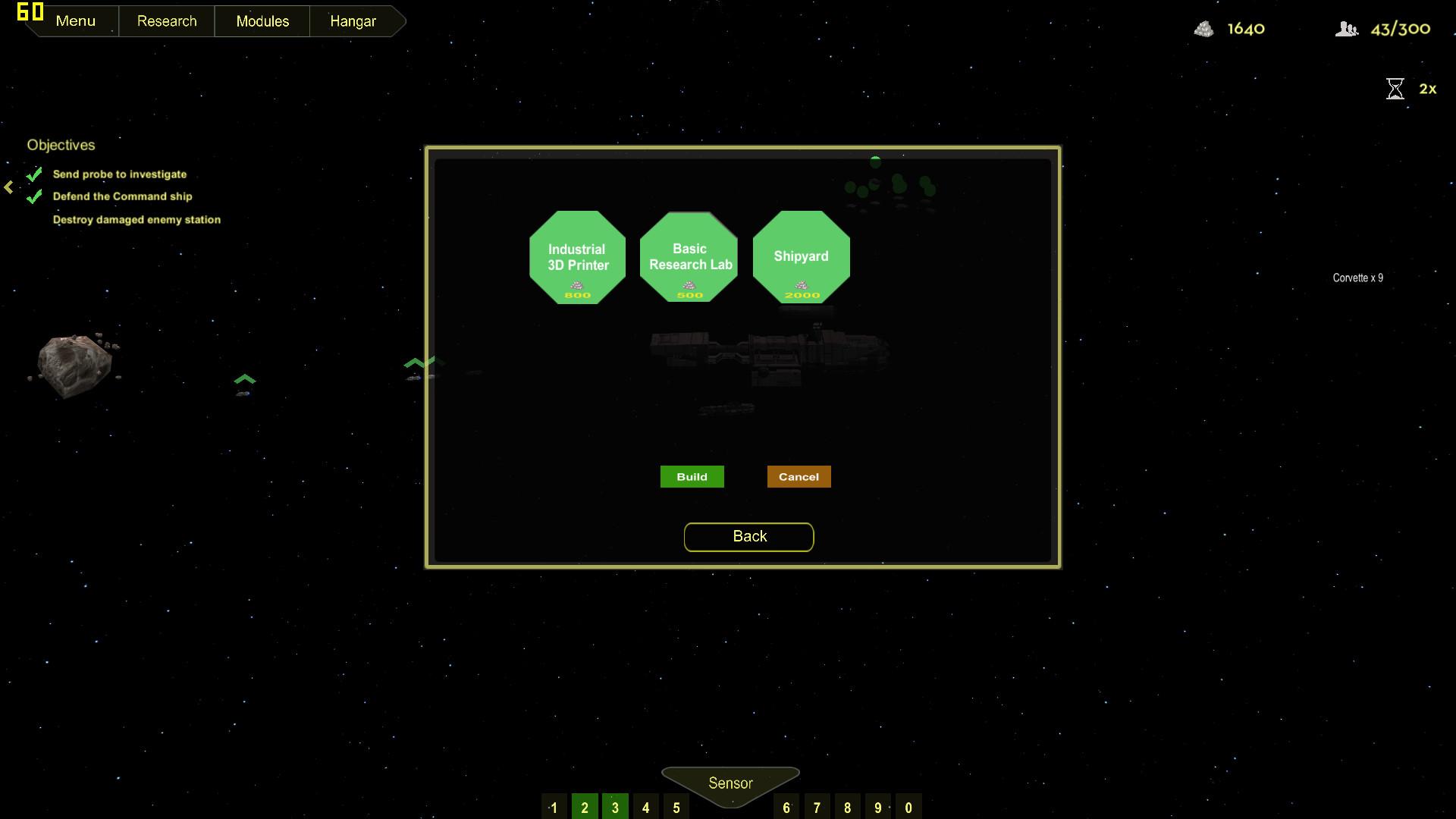Select the Shipyard module
This screenshot has width=1456, height=819.
click(x=800, y=256)
